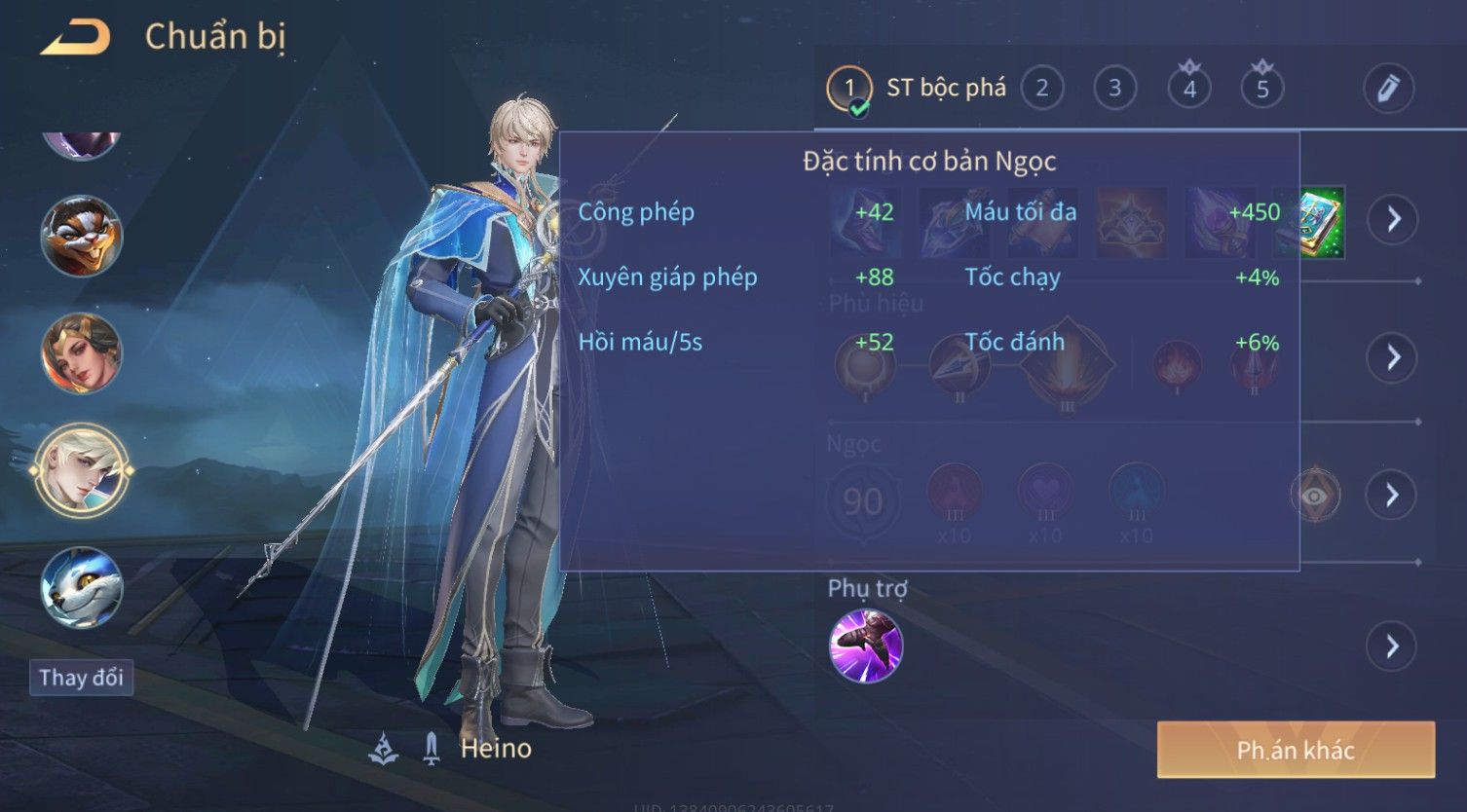Click the Ph.án khác button
The image size is (1467, 812).
[1295, 750]
